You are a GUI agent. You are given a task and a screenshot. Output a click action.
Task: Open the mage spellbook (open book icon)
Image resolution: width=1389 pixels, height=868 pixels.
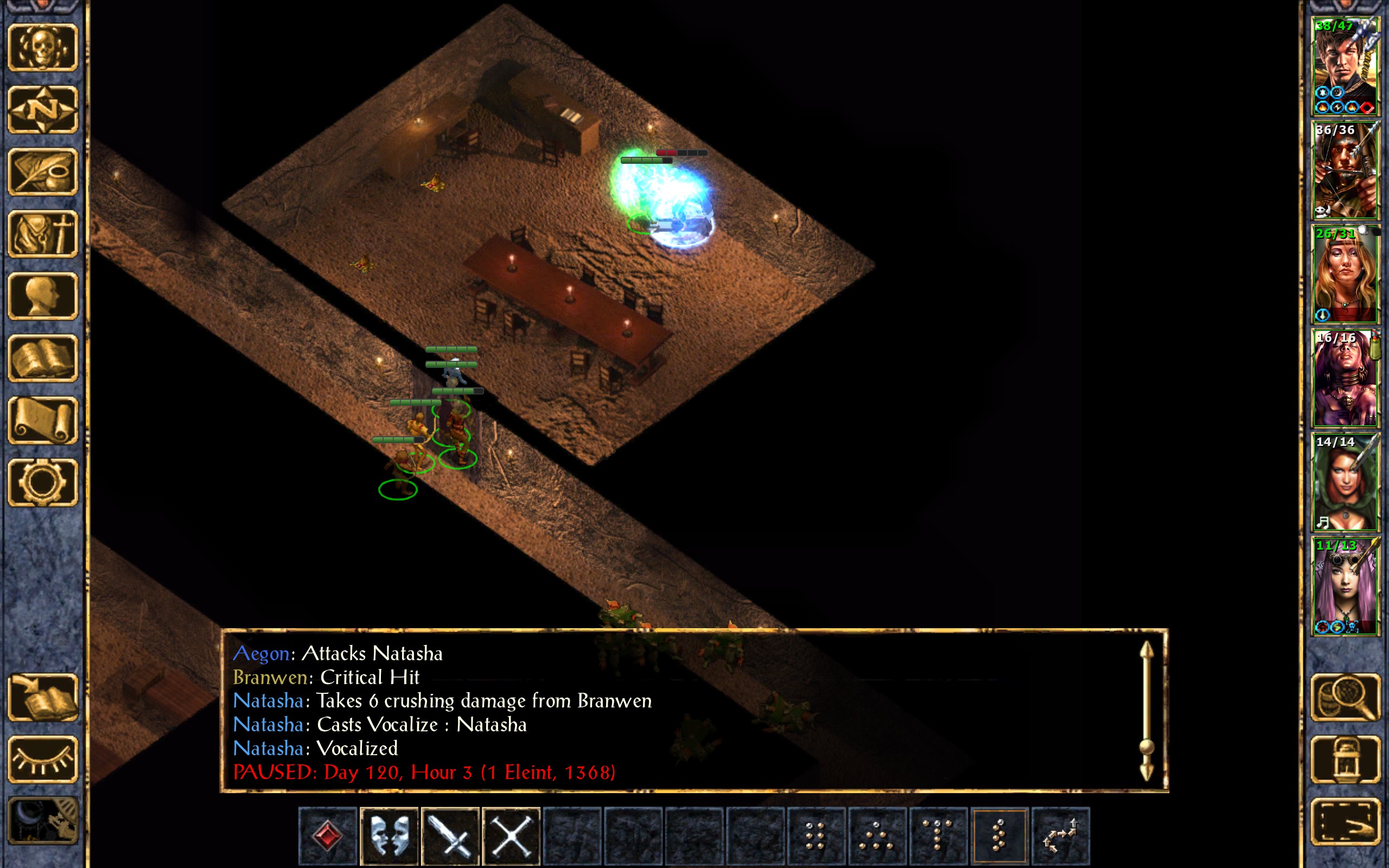[x=43, y=358]
